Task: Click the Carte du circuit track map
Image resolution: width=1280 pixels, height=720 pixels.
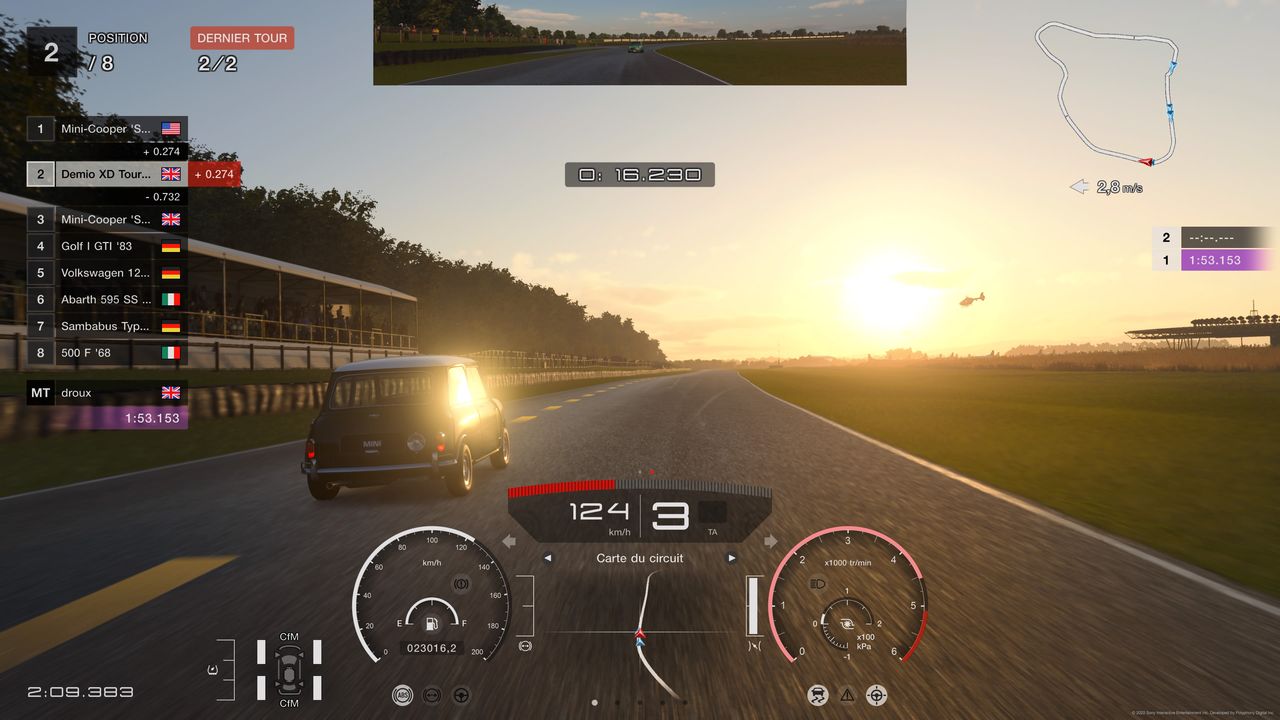Action: coord(640,630)
